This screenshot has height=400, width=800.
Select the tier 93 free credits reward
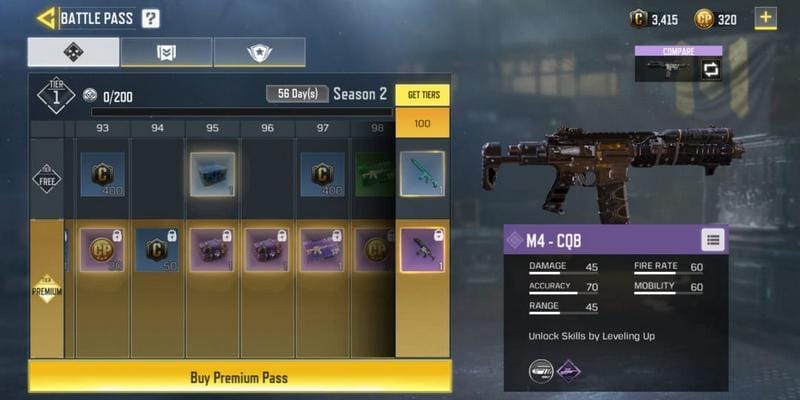(102, 174)
